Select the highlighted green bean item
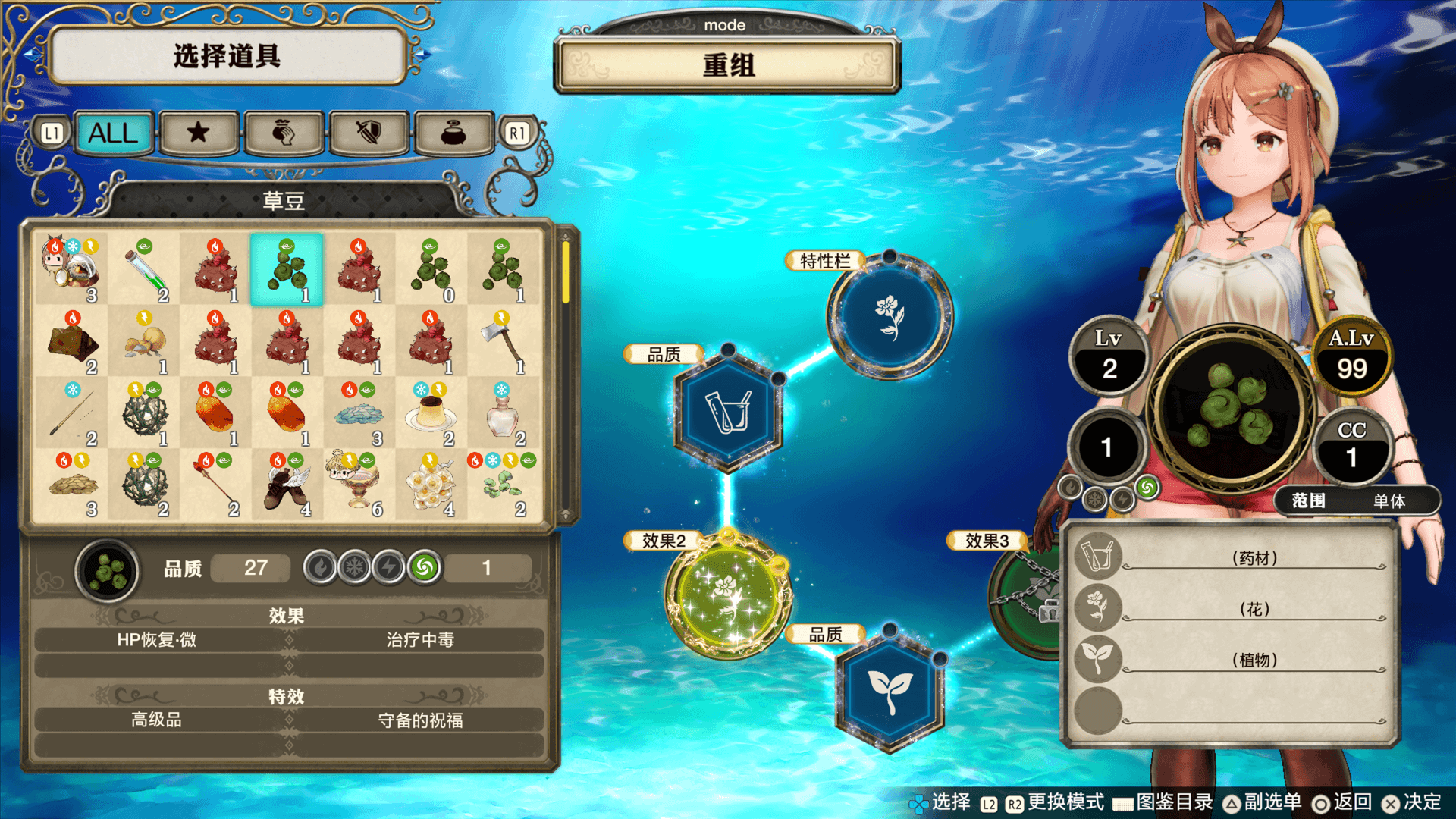The width and height of the screenshot is (1456, 819). pos(287,269)
